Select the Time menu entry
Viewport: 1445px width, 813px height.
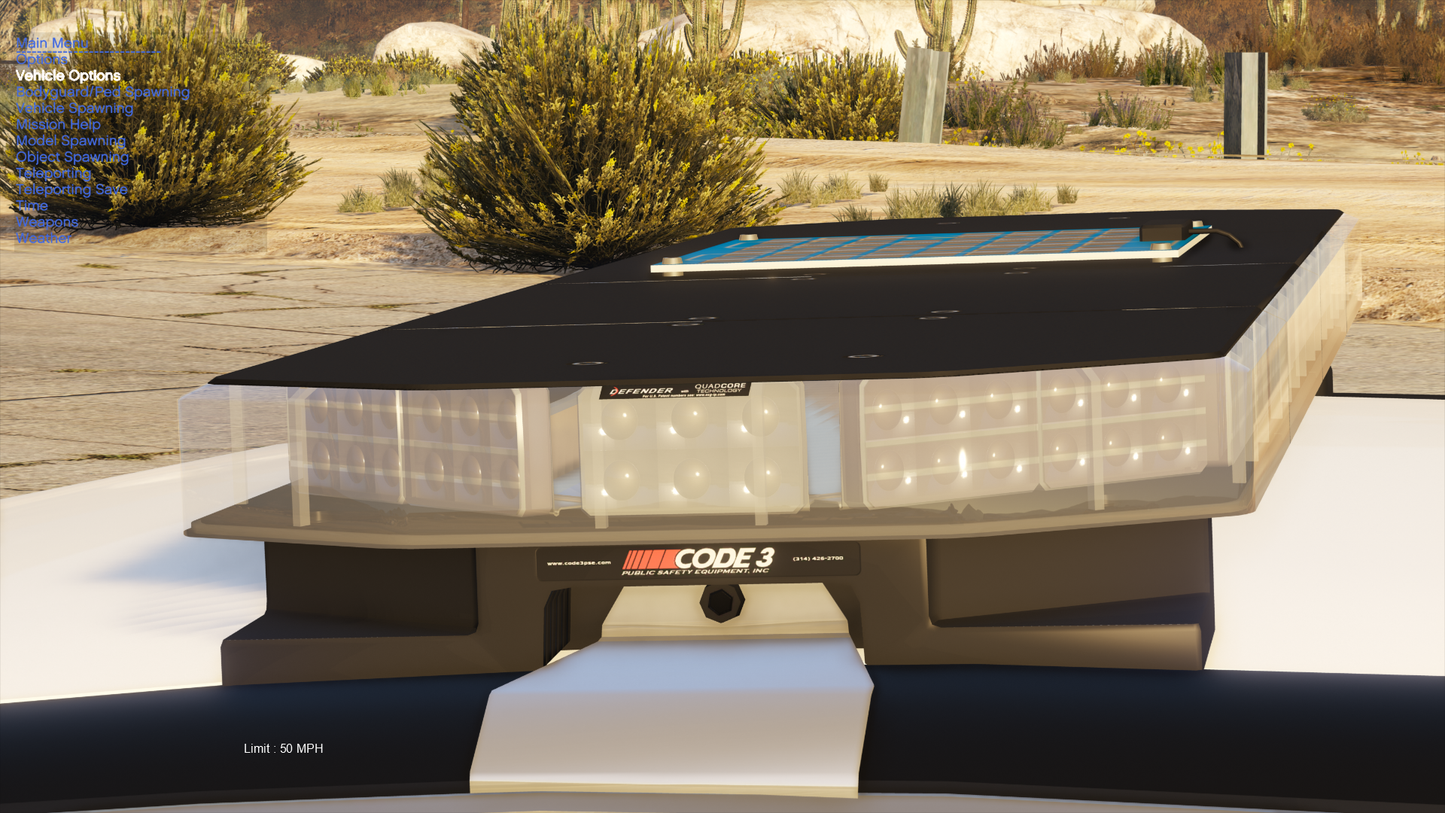32,205
